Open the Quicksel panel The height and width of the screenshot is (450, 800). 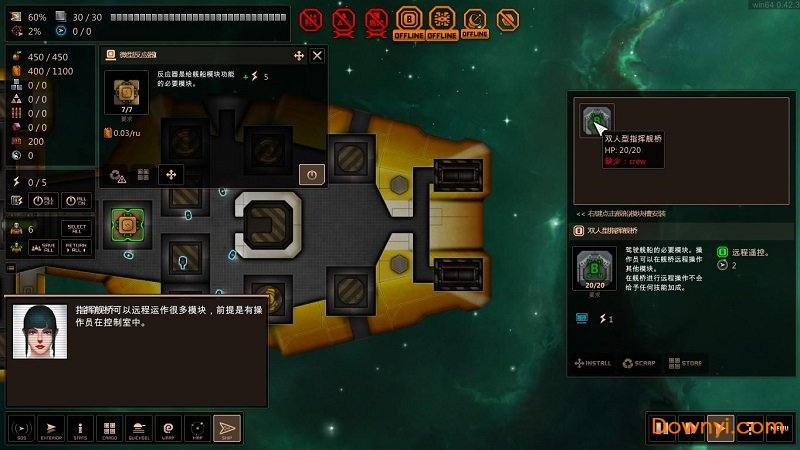139,428
